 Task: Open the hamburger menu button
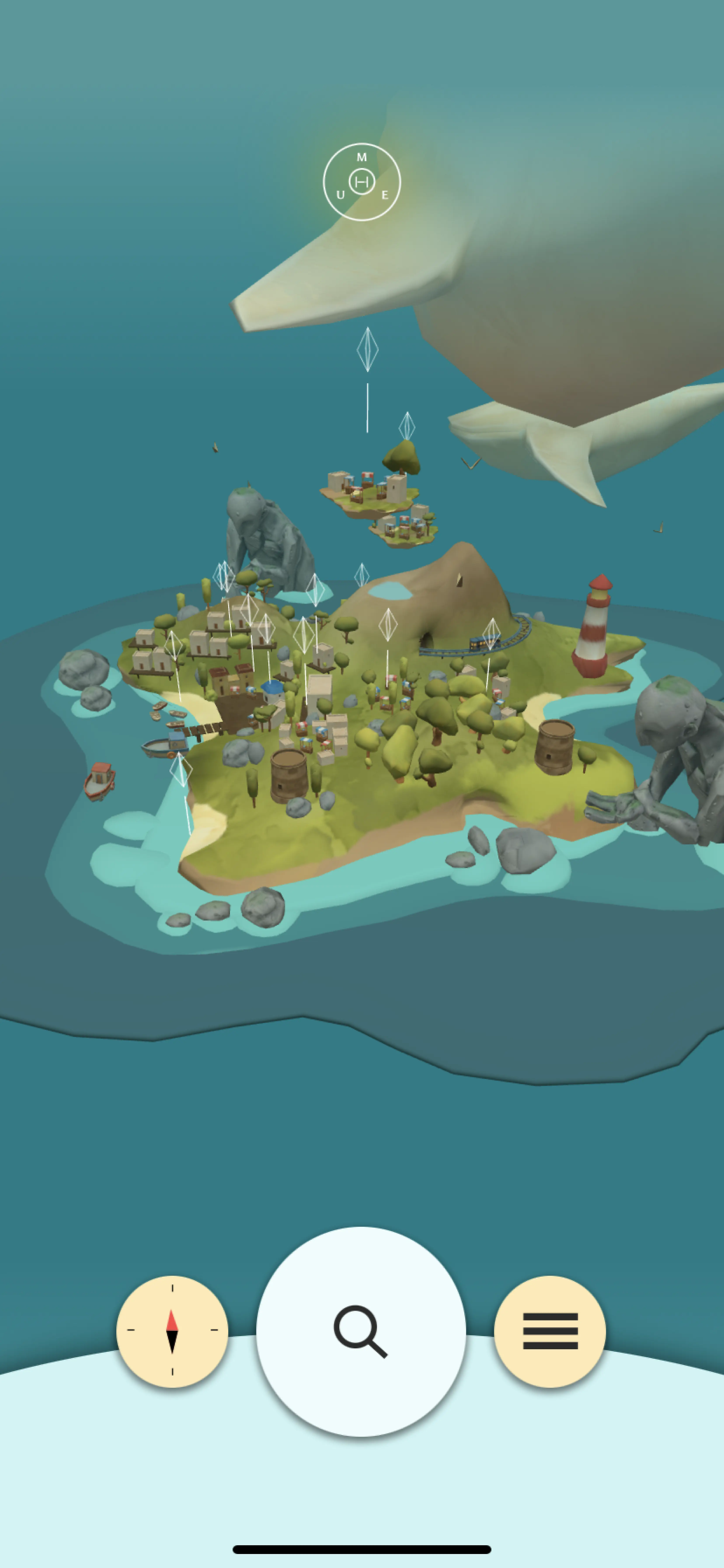[550, 1331]
